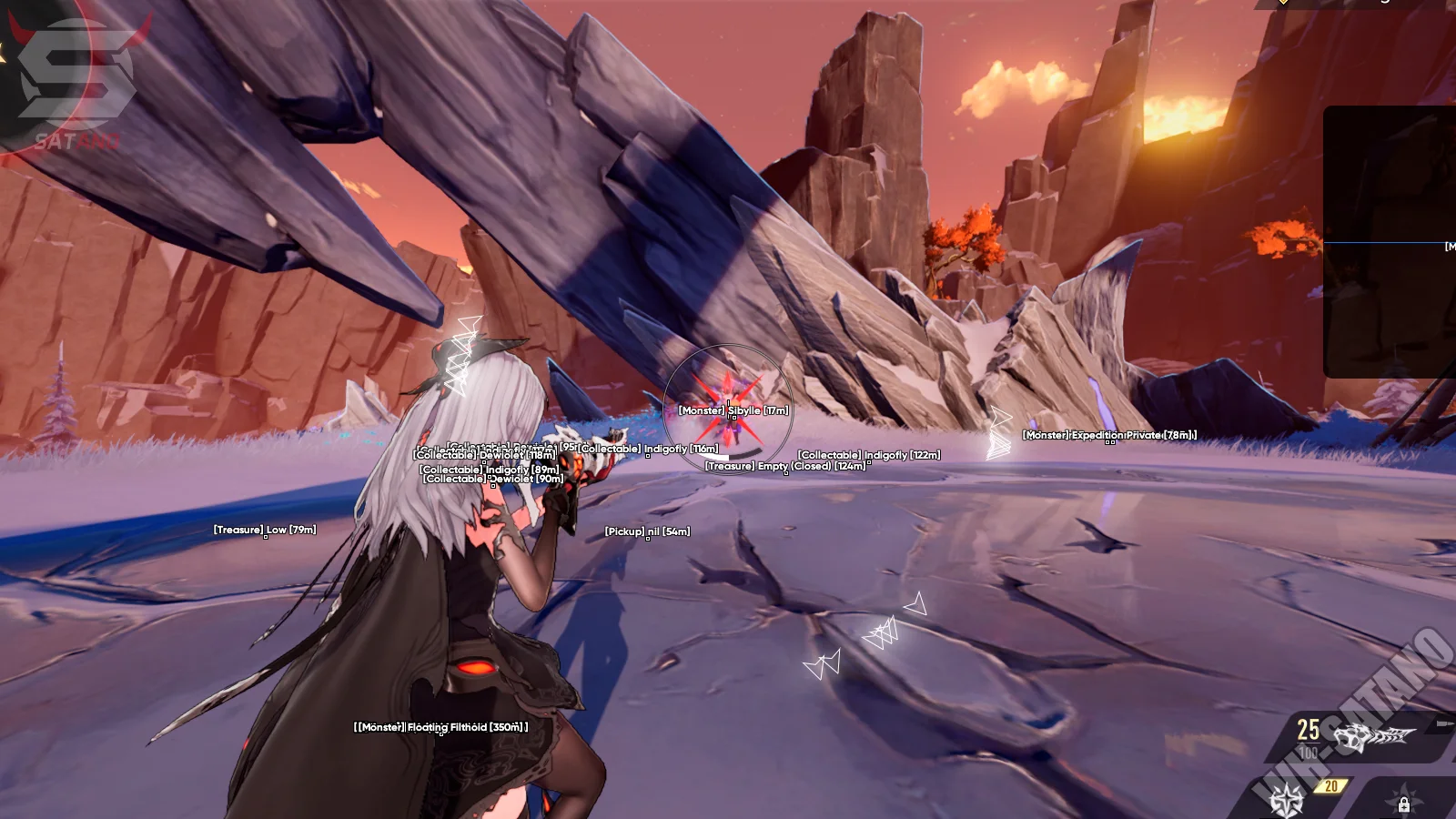Screen dimensions: 1456x819
Task: Click the [Monster] Expedition Private [78m] label
Action: point(1107,435)
